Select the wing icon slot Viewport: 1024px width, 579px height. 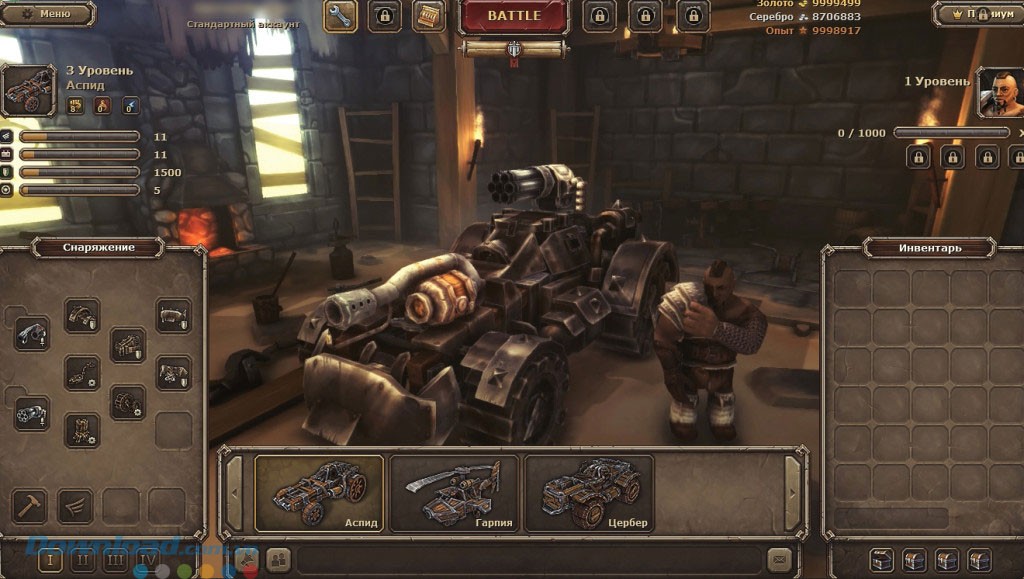[74, 505]
